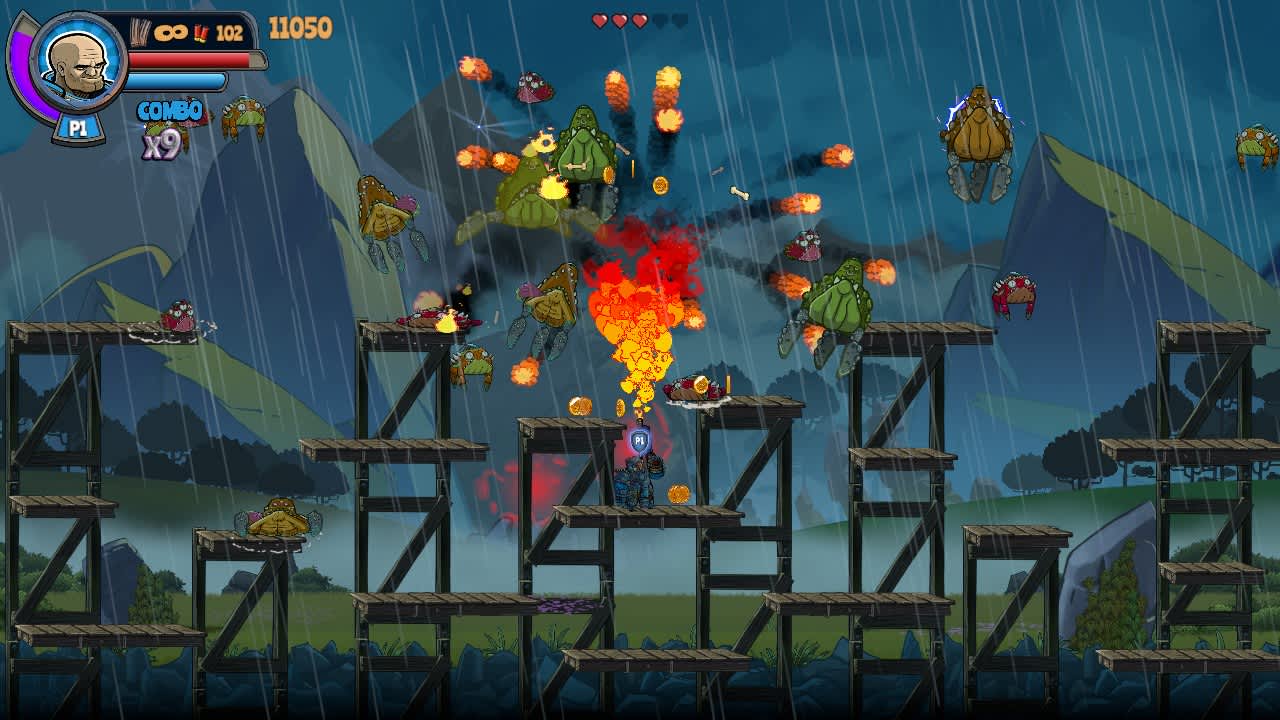Click the third red heart icon
The width and height of the screenshot is (1280, 720).
[640, 22]
